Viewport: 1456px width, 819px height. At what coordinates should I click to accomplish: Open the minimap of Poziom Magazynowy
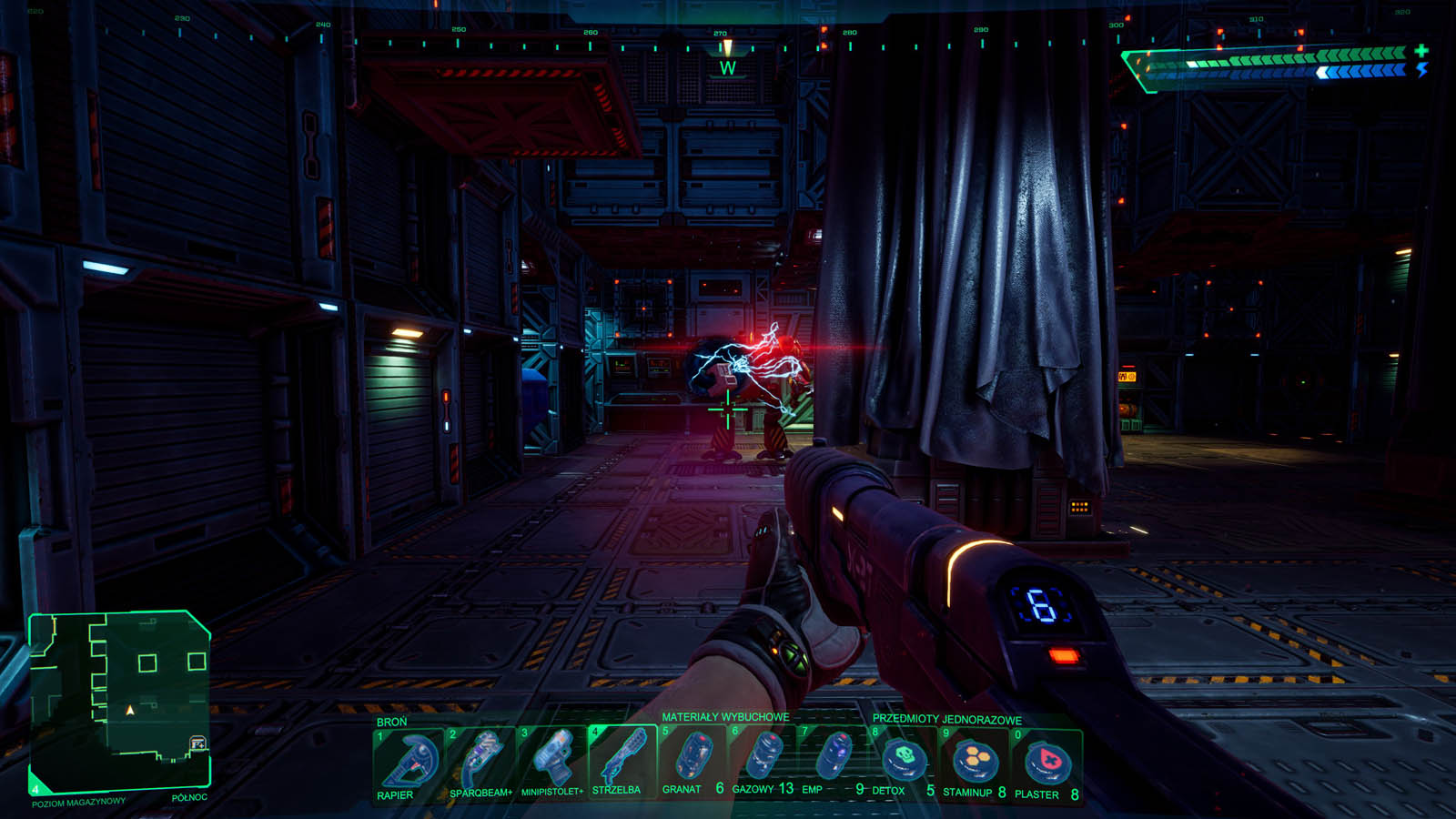[119, 699]
